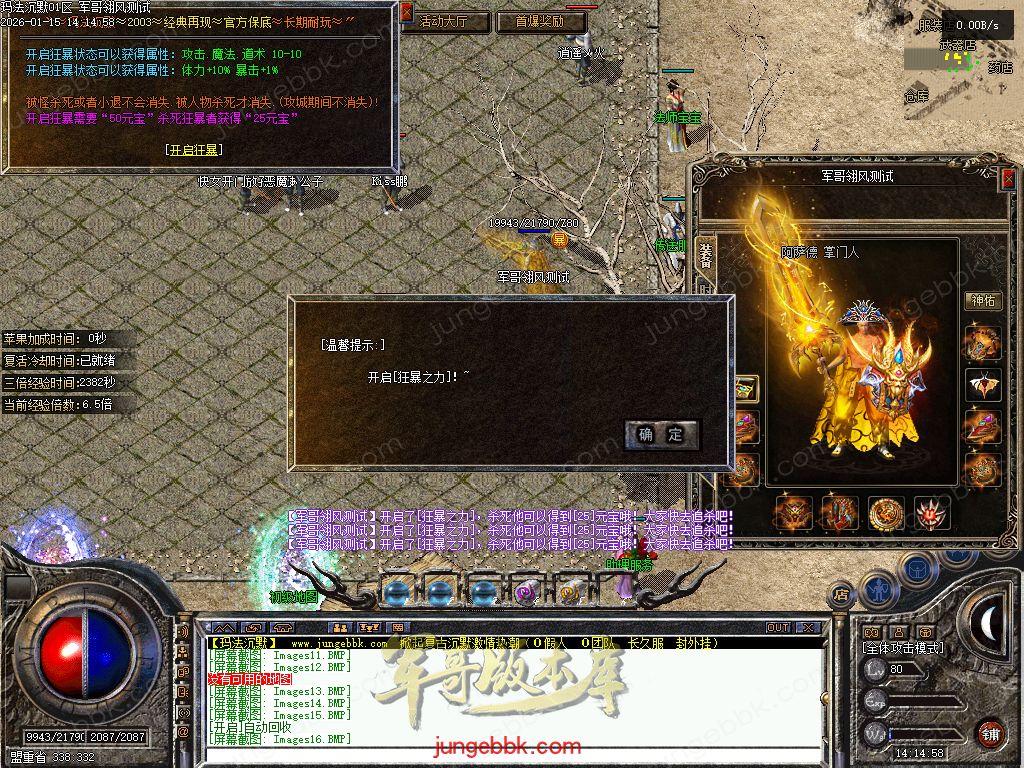Select the round gold medal equipment slot
The image size is (1024, 768).
click(x=886, y=513)
